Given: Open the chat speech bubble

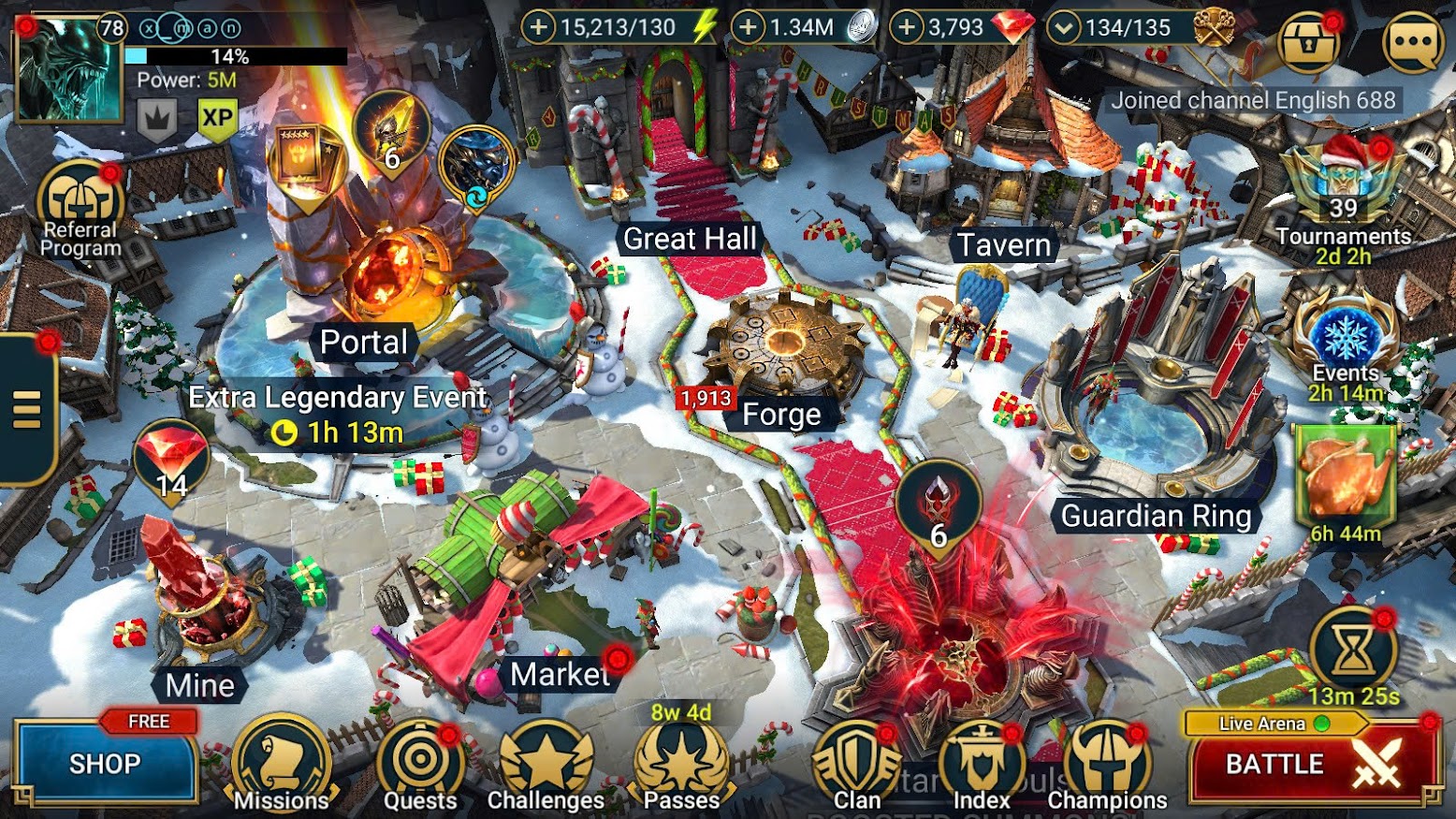Looking at the screenshot, I should (x=1413, y=42).
